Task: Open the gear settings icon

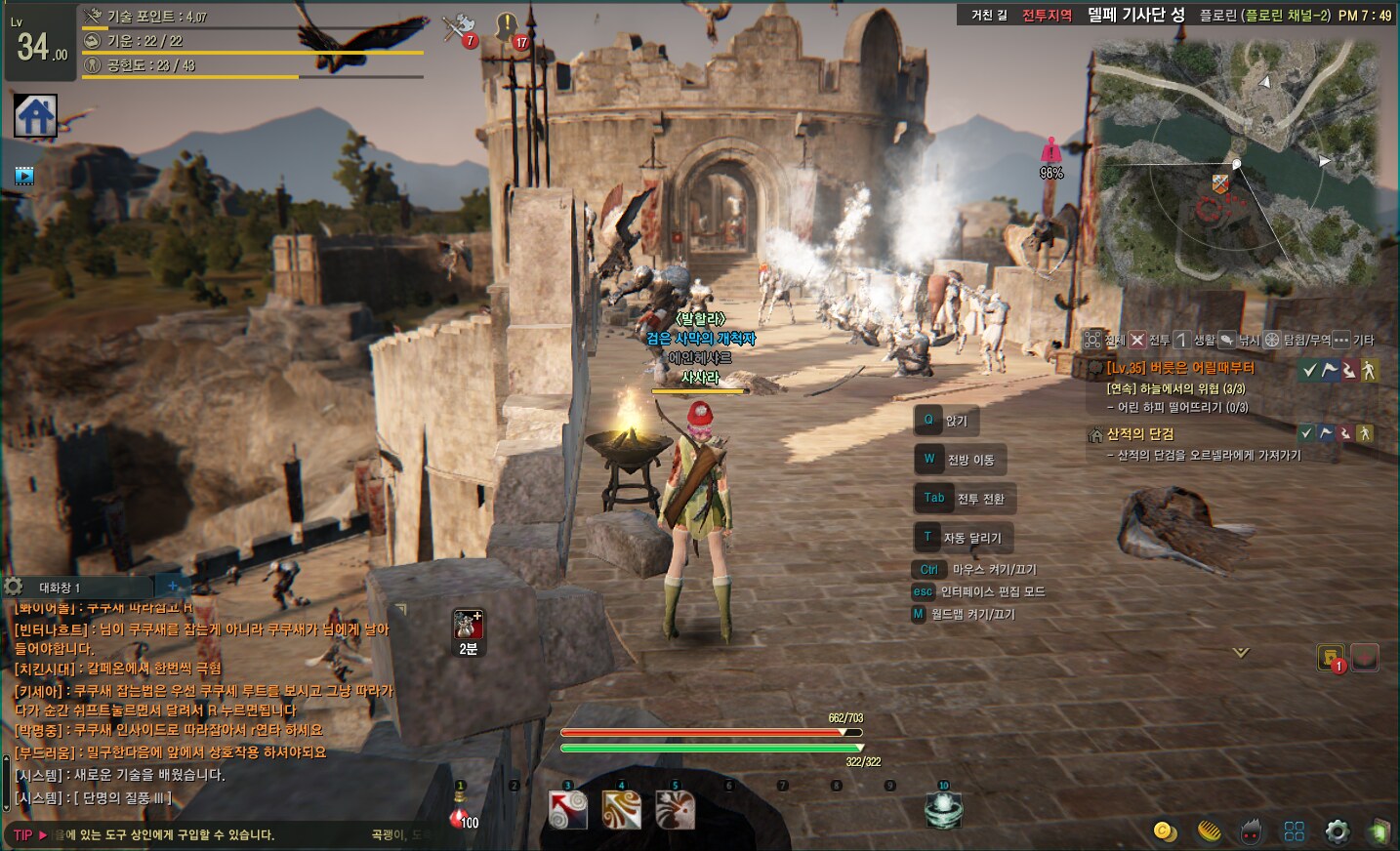Action: pyautogui.click(x=1337, y=831)
